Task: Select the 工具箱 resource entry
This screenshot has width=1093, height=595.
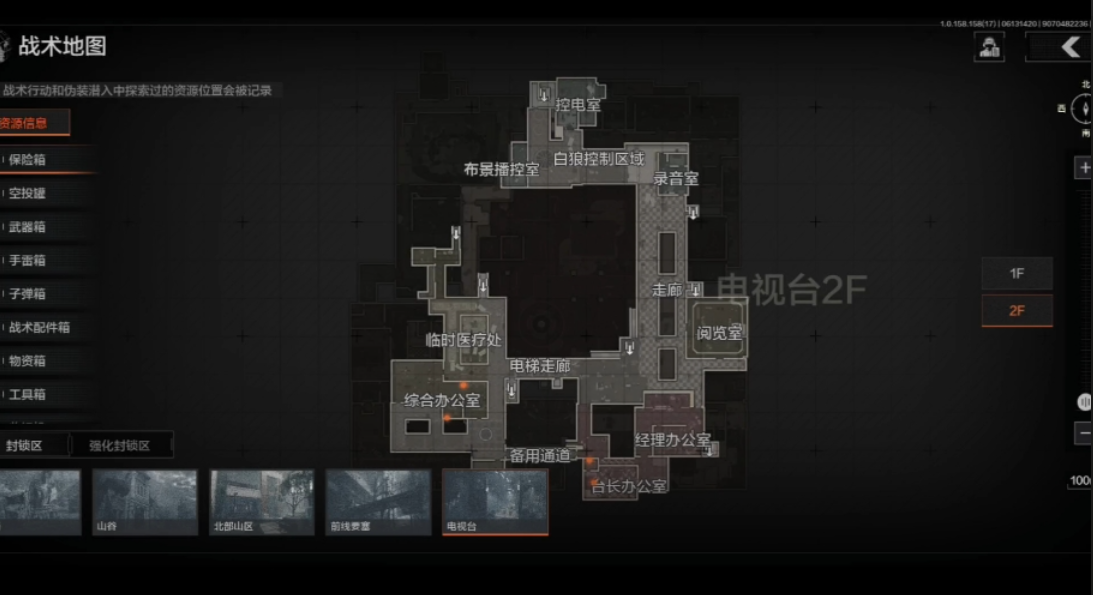Action: coord(28,394)
